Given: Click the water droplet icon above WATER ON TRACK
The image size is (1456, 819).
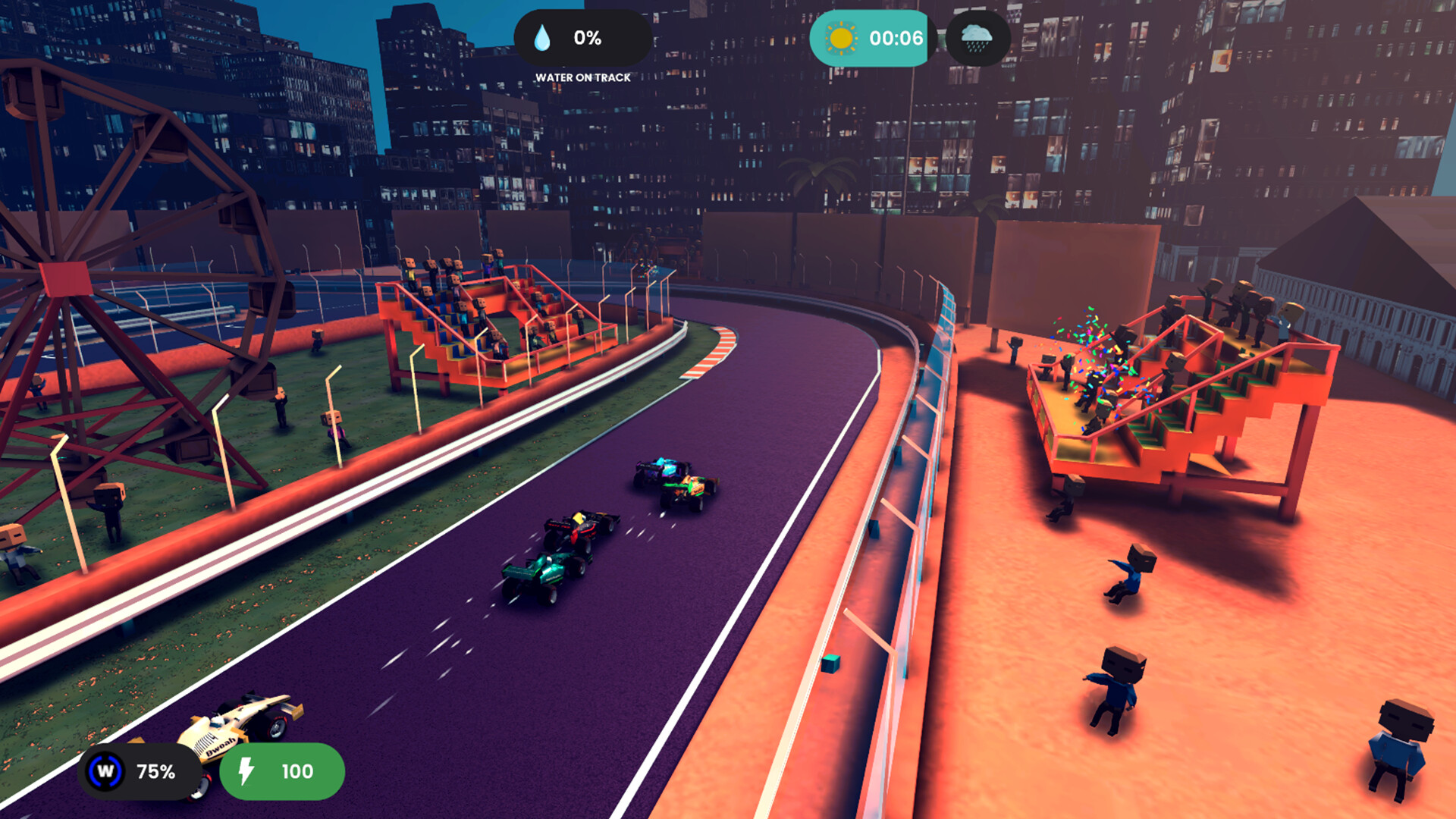Looking at the screenshot, I should 541,36.
